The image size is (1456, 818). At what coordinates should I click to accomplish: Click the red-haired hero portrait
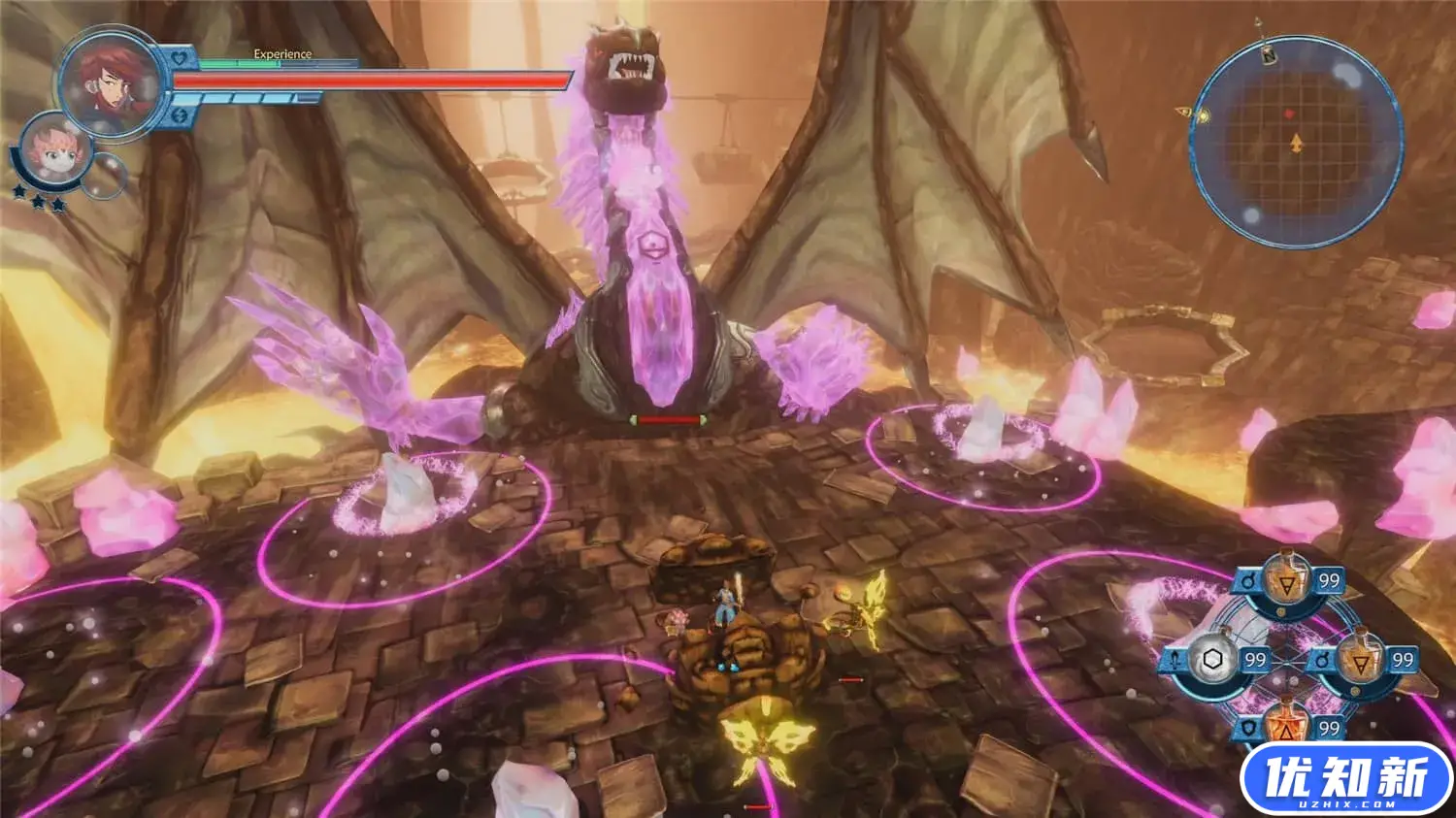(x=110, y=82)
